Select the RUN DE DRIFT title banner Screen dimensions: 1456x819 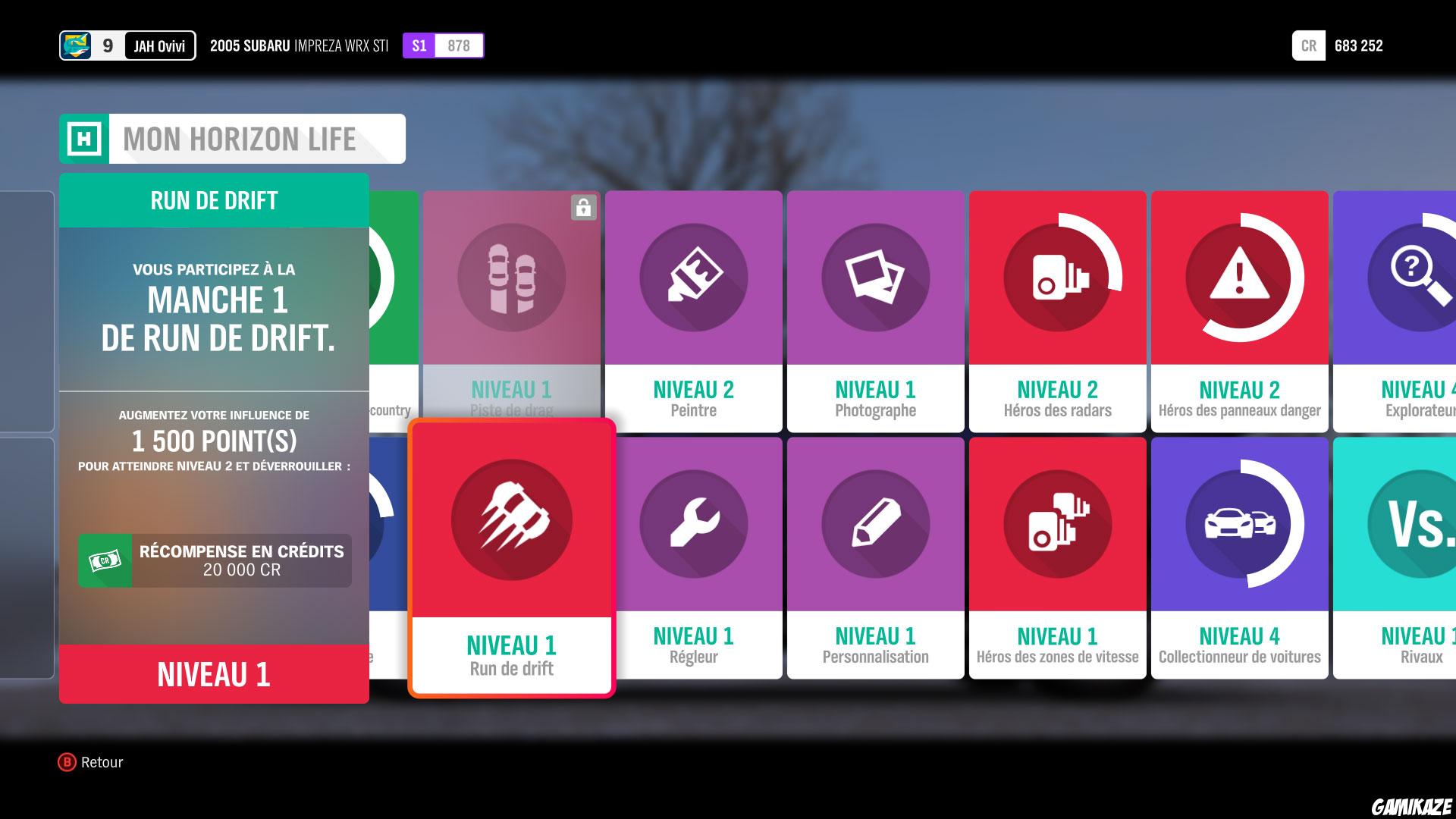coord(213,200)
